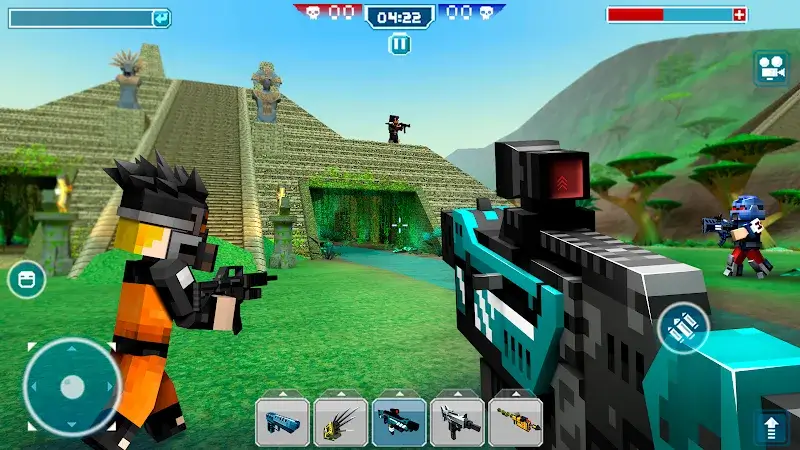Tap the virtual movement joystick
Screen dimensions: 800x450
click(71, 387)
